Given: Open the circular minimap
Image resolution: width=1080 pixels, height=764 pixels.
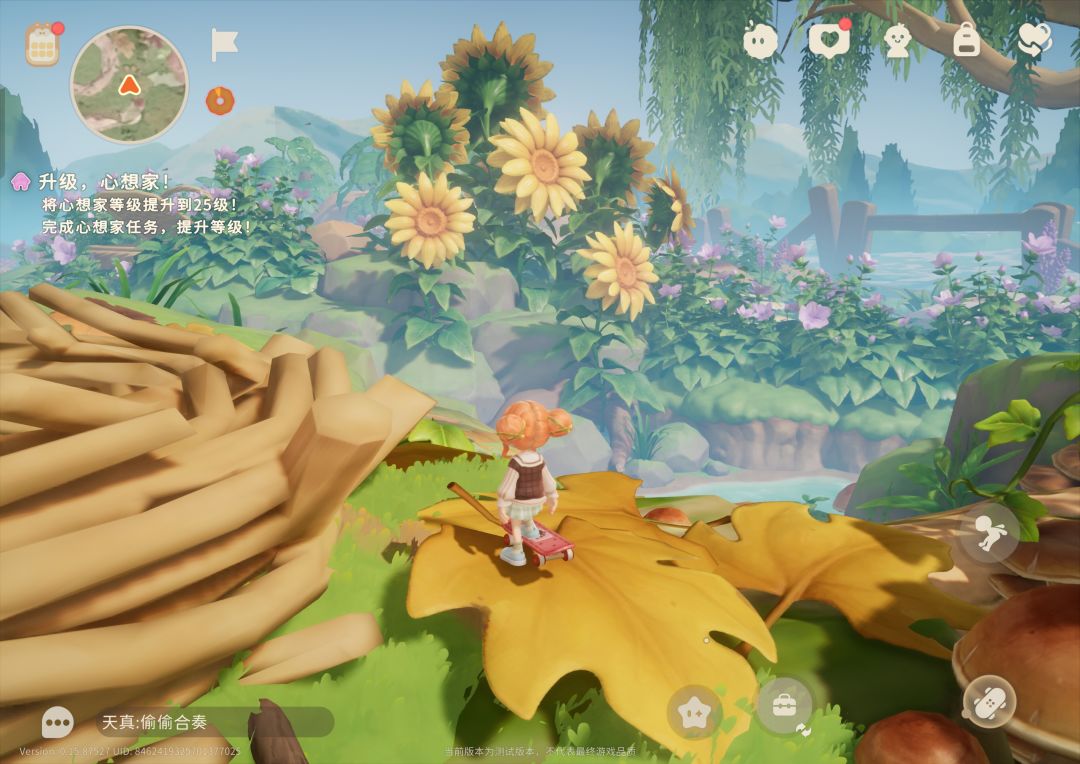Looking at the screenshot, I should pos(129,84).
